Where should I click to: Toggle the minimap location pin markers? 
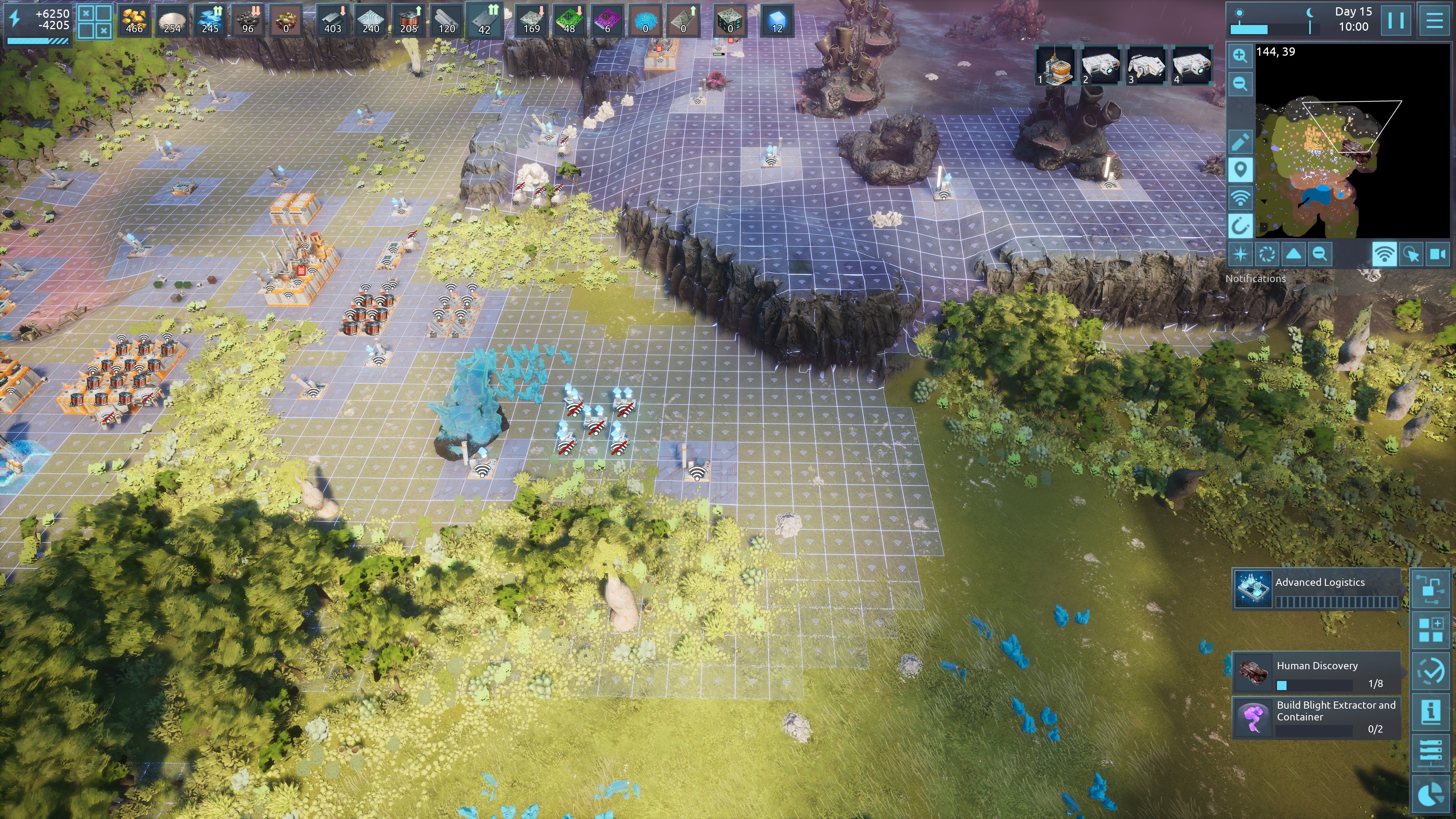(x=1240, y=169)
